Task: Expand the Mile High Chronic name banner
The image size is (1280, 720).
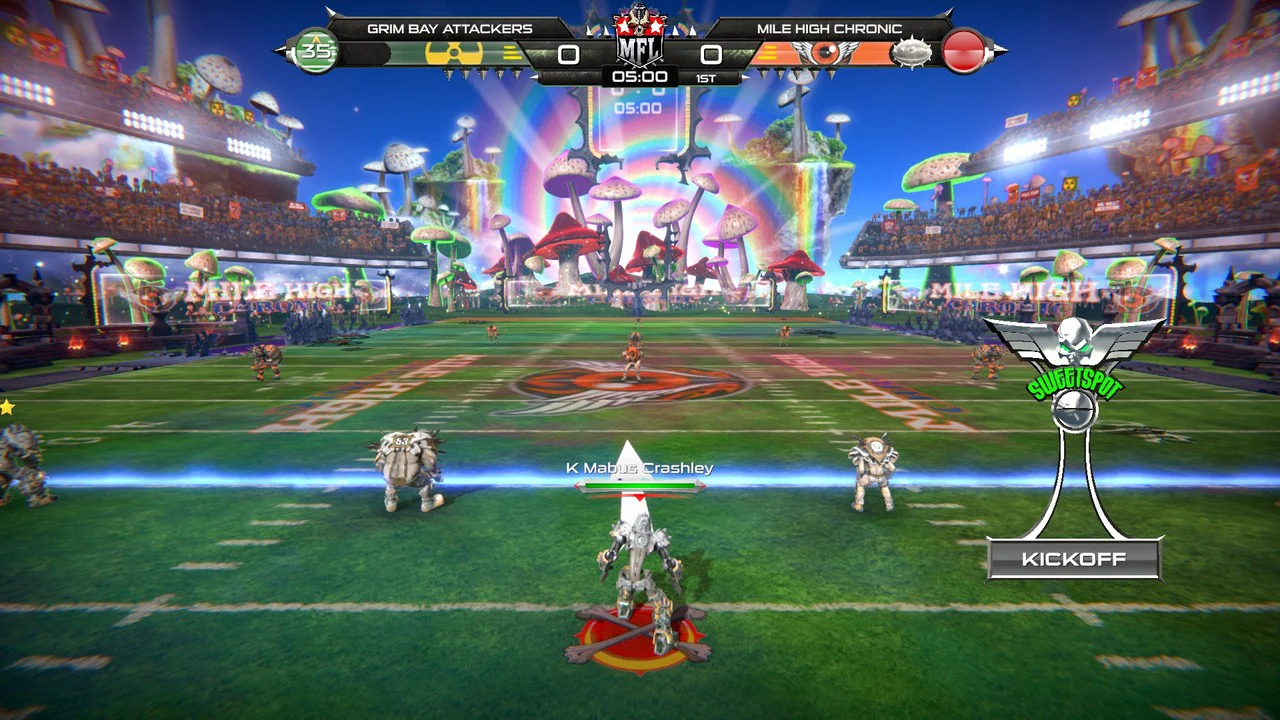Action: (830, 28)
